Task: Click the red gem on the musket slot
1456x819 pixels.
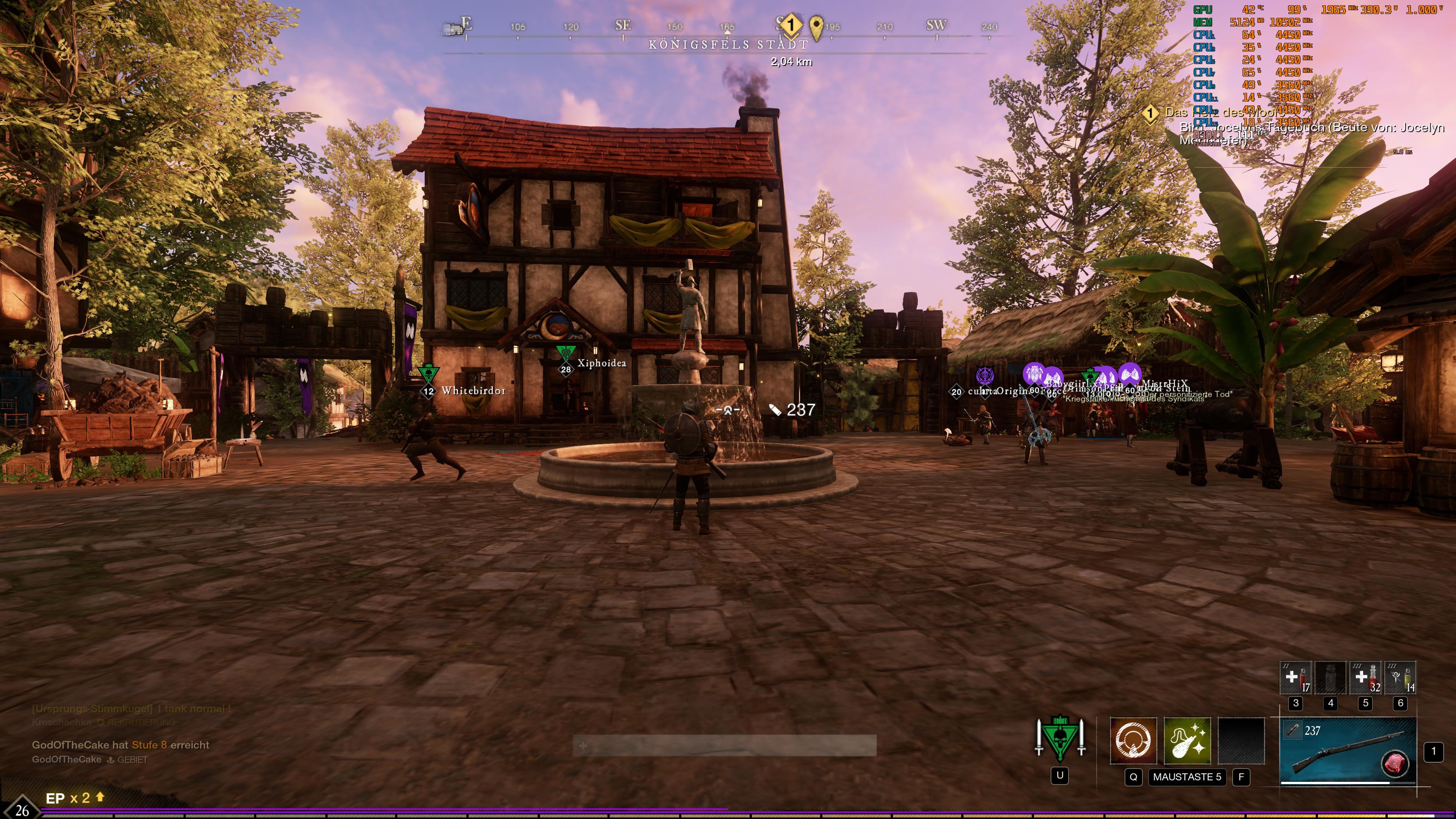Action: (1395, 763)
